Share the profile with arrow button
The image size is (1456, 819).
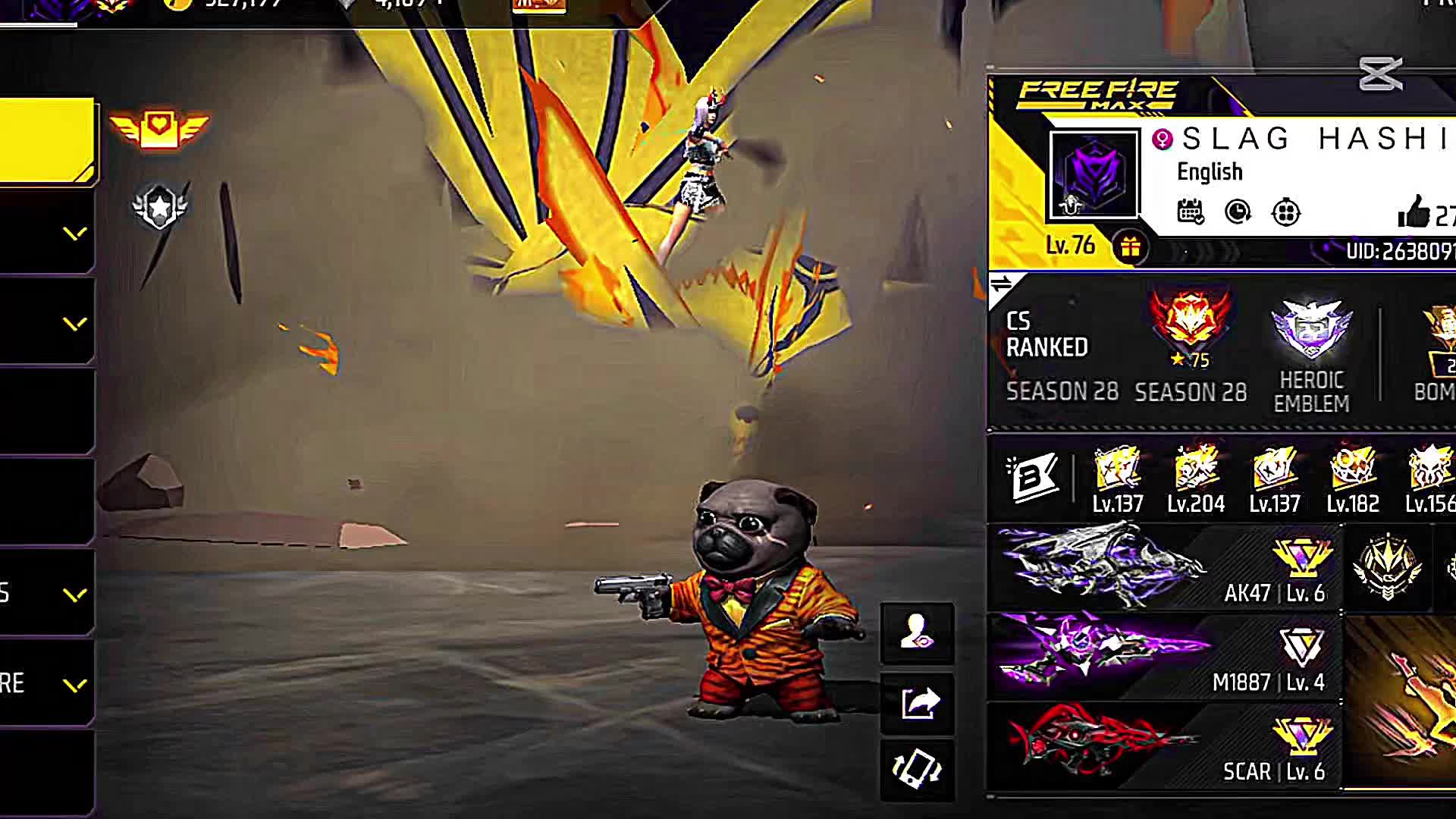point(918,704)
